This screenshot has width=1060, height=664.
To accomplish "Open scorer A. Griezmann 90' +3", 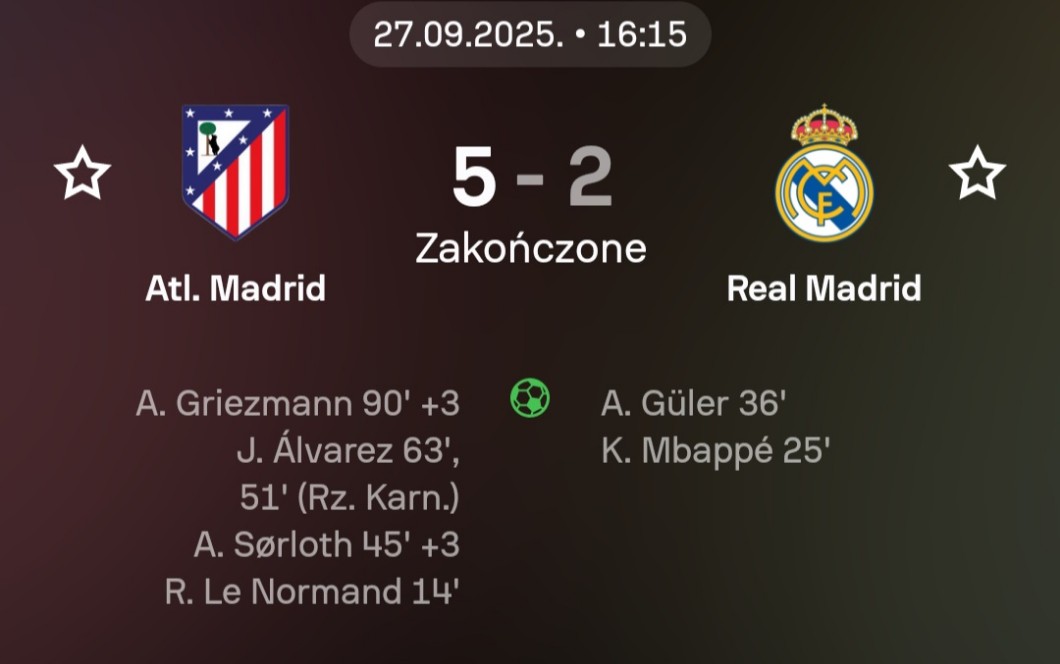I will click(297, 403).
